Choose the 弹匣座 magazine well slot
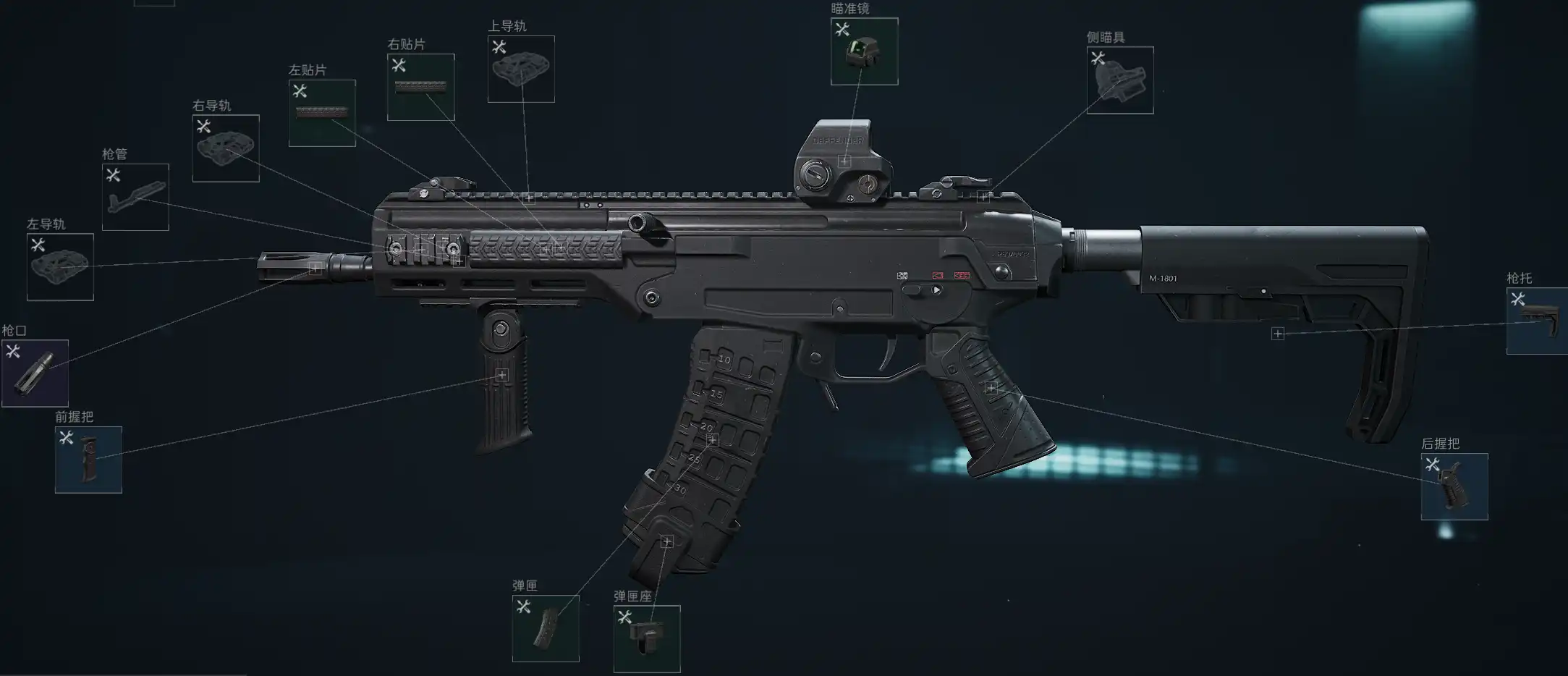The image size is (1568, 676). (x=647, y=638)
